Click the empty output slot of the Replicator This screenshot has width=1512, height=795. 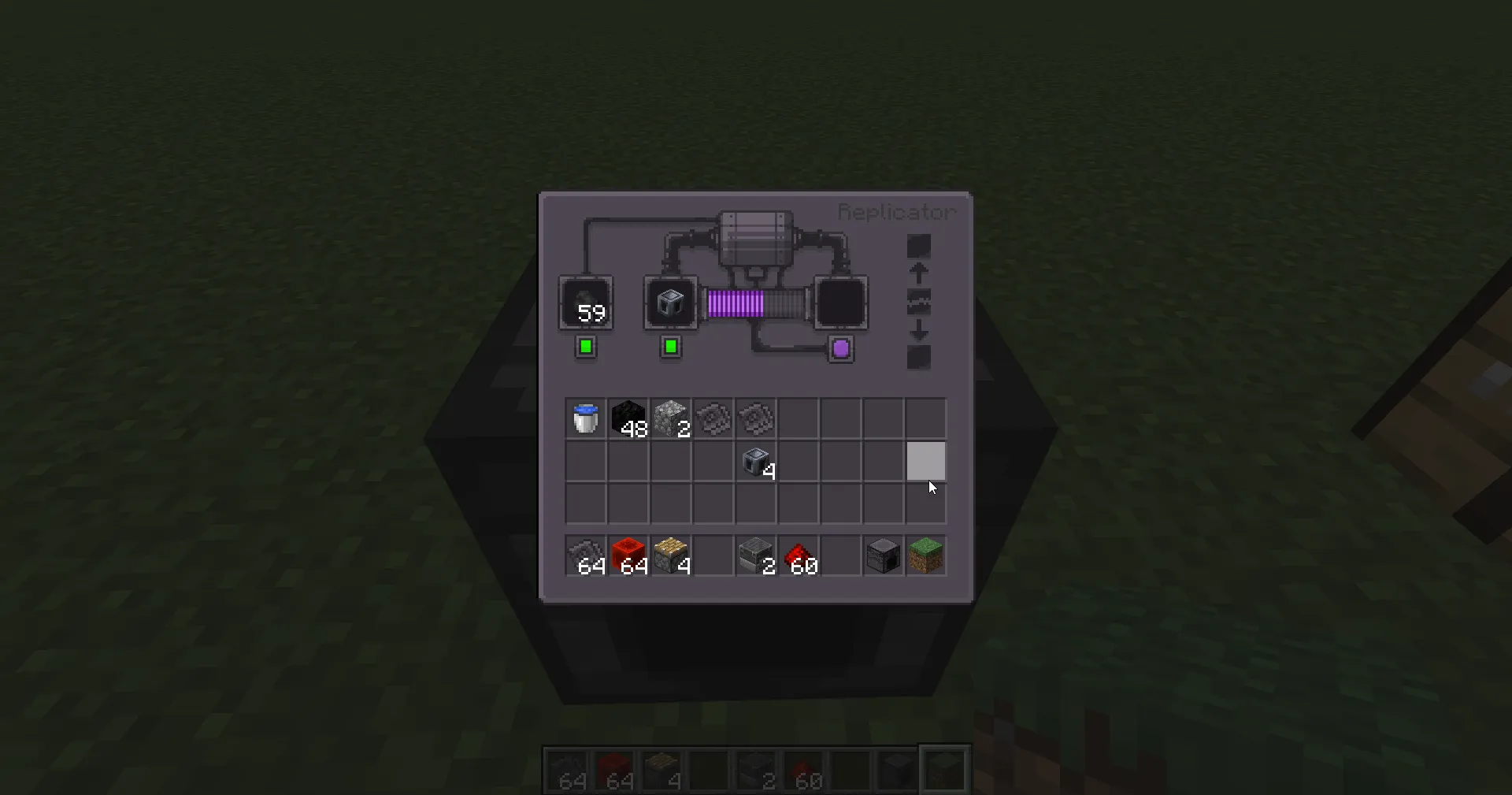[839, 303]
